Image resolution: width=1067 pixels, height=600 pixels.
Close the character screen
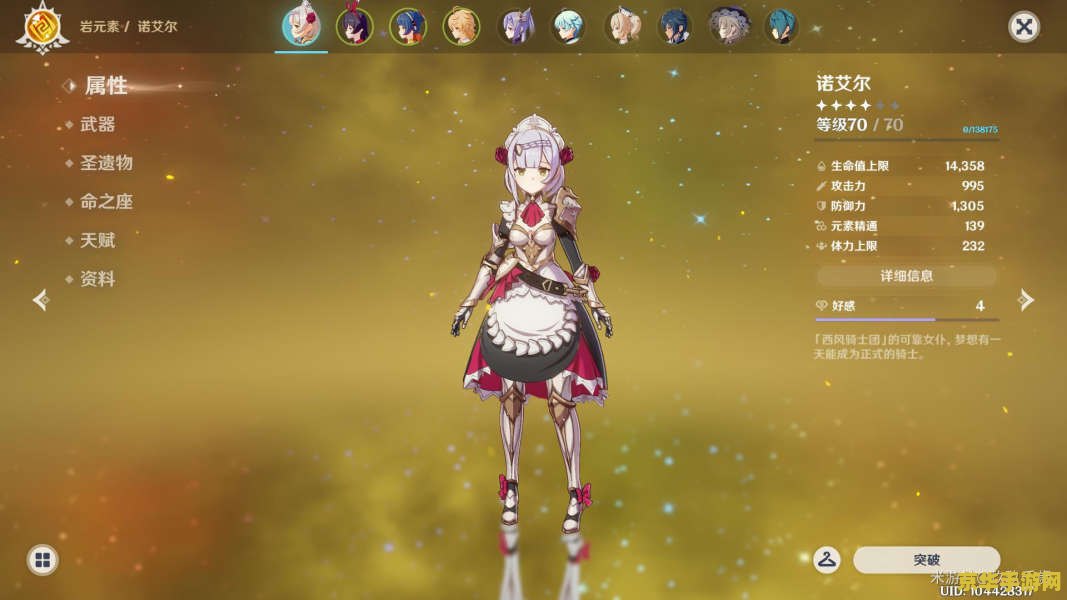[x=1023, y=27]
